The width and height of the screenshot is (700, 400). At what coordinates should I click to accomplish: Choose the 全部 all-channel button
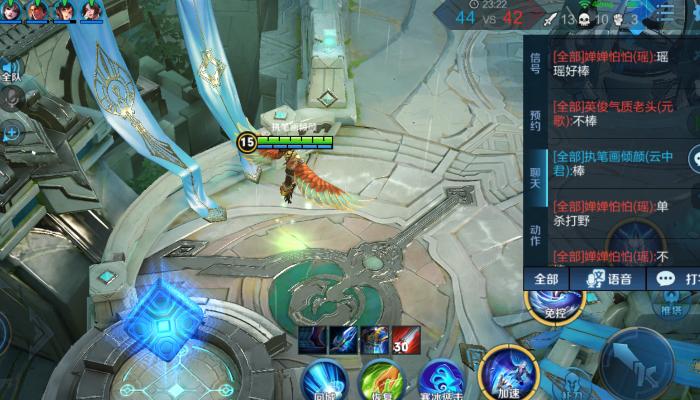[546, 279]
